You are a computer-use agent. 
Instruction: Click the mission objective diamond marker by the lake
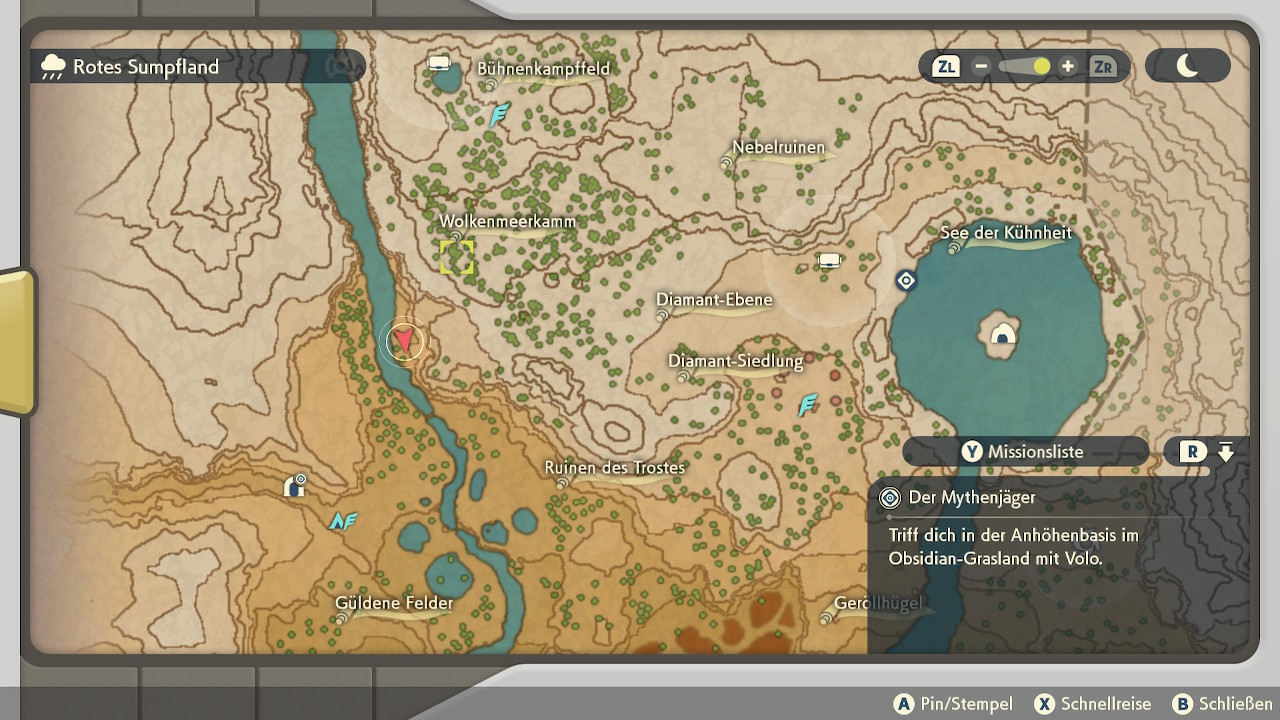(x=906, y=281)
